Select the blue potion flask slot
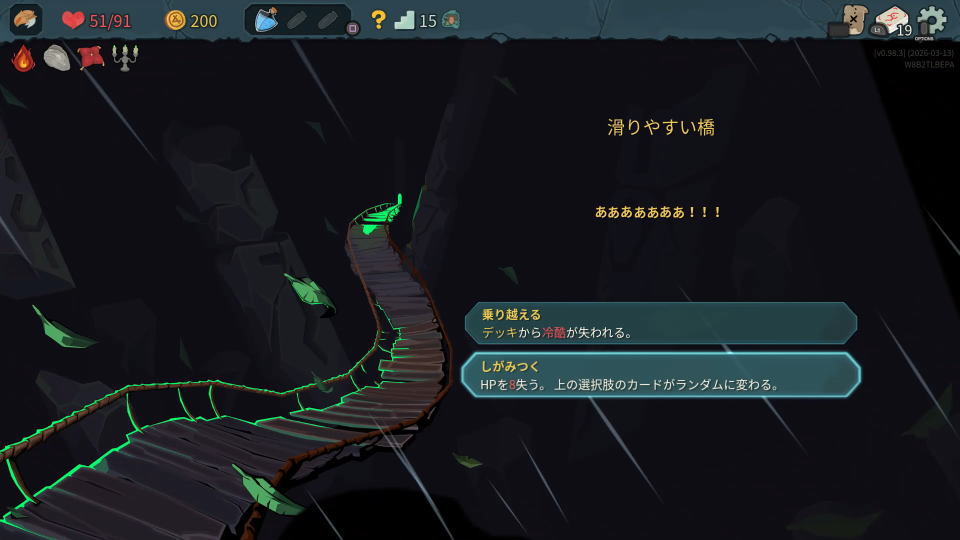Viewport: 960px width, 540px height. (x=266, y=19)
